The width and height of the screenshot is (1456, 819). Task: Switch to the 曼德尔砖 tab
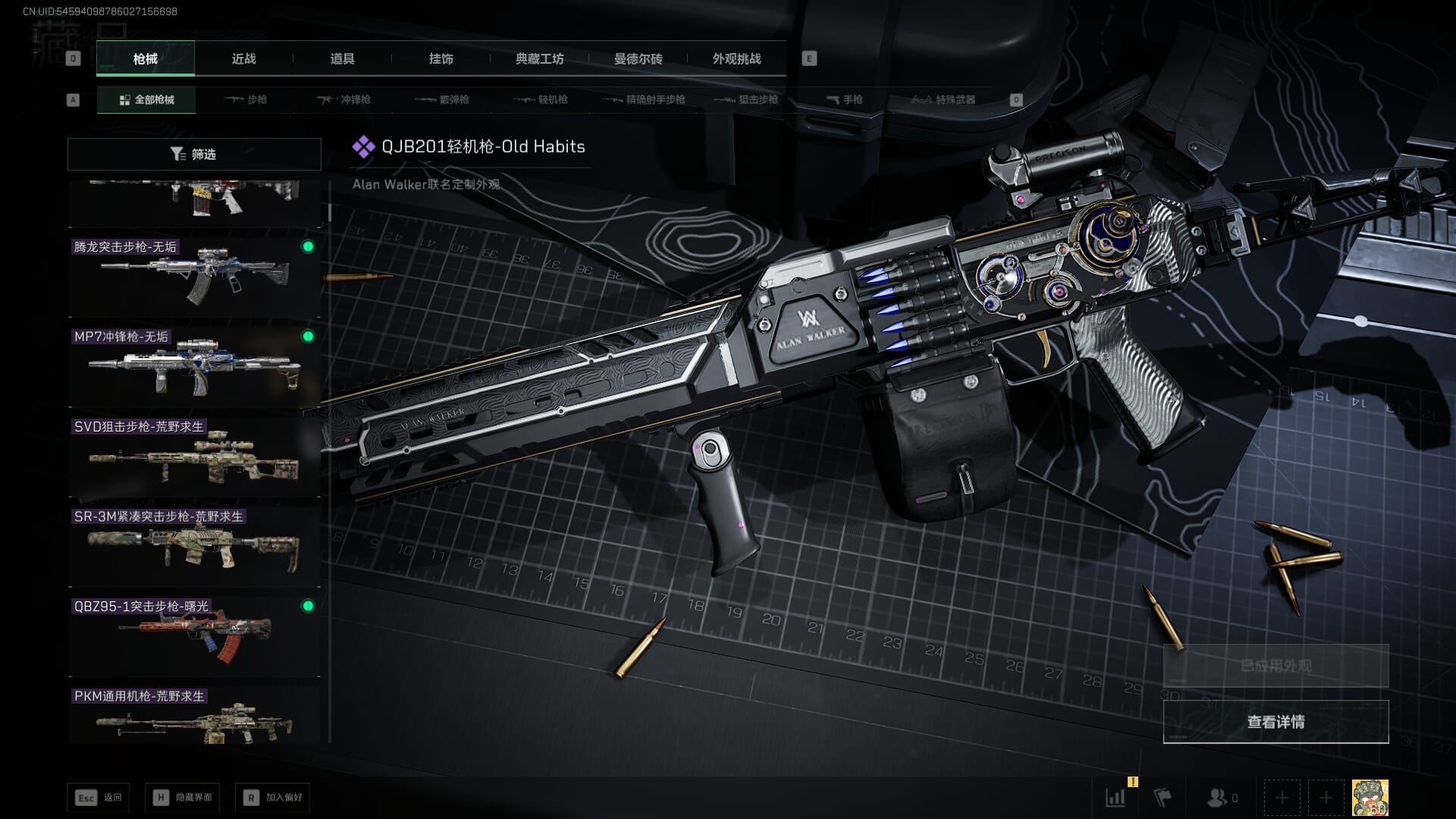click(x=638, y=59)
